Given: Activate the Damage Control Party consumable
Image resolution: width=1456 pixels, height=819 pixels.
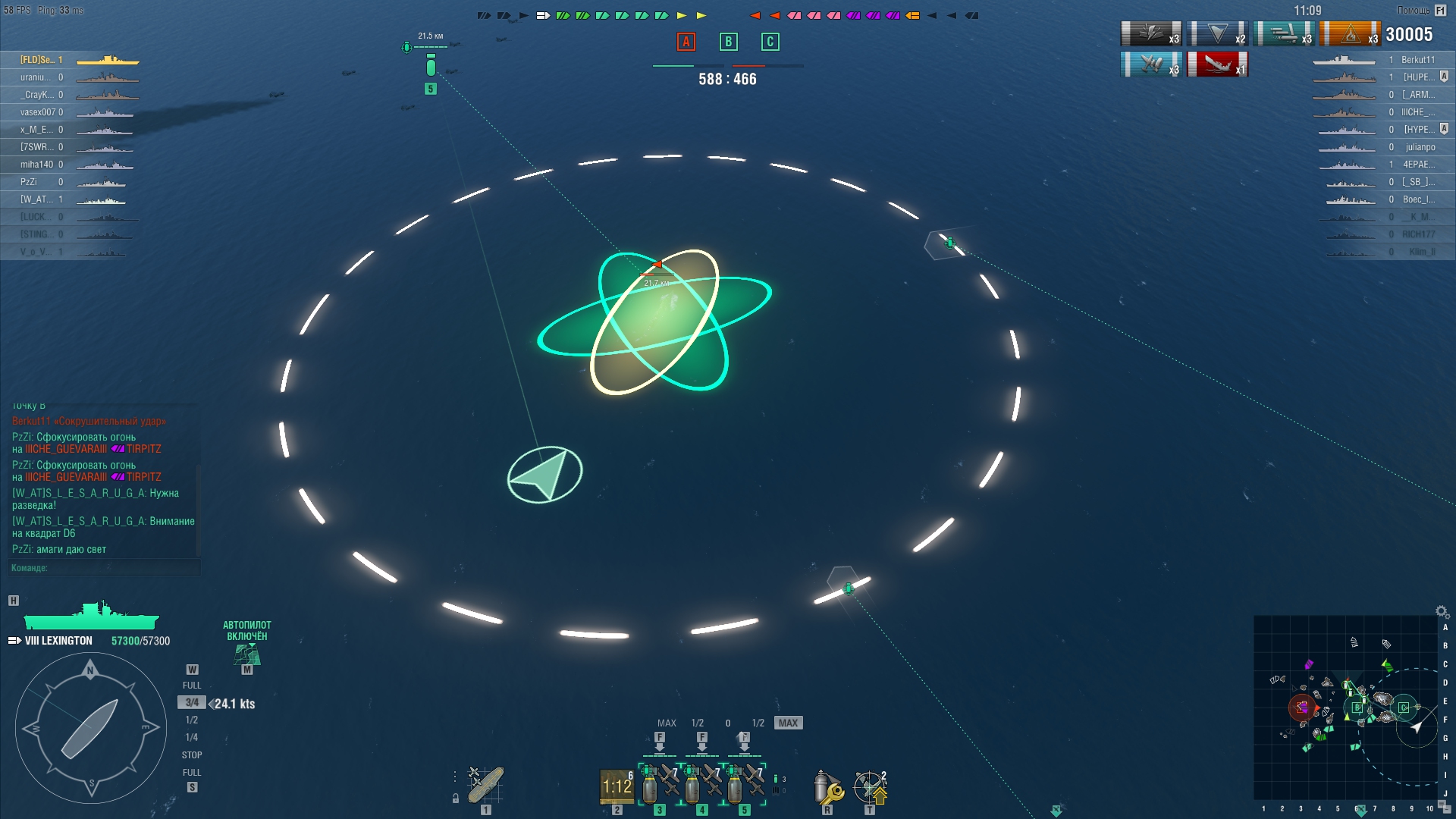Looking at the screenshot, I should [x=827, y=787].
